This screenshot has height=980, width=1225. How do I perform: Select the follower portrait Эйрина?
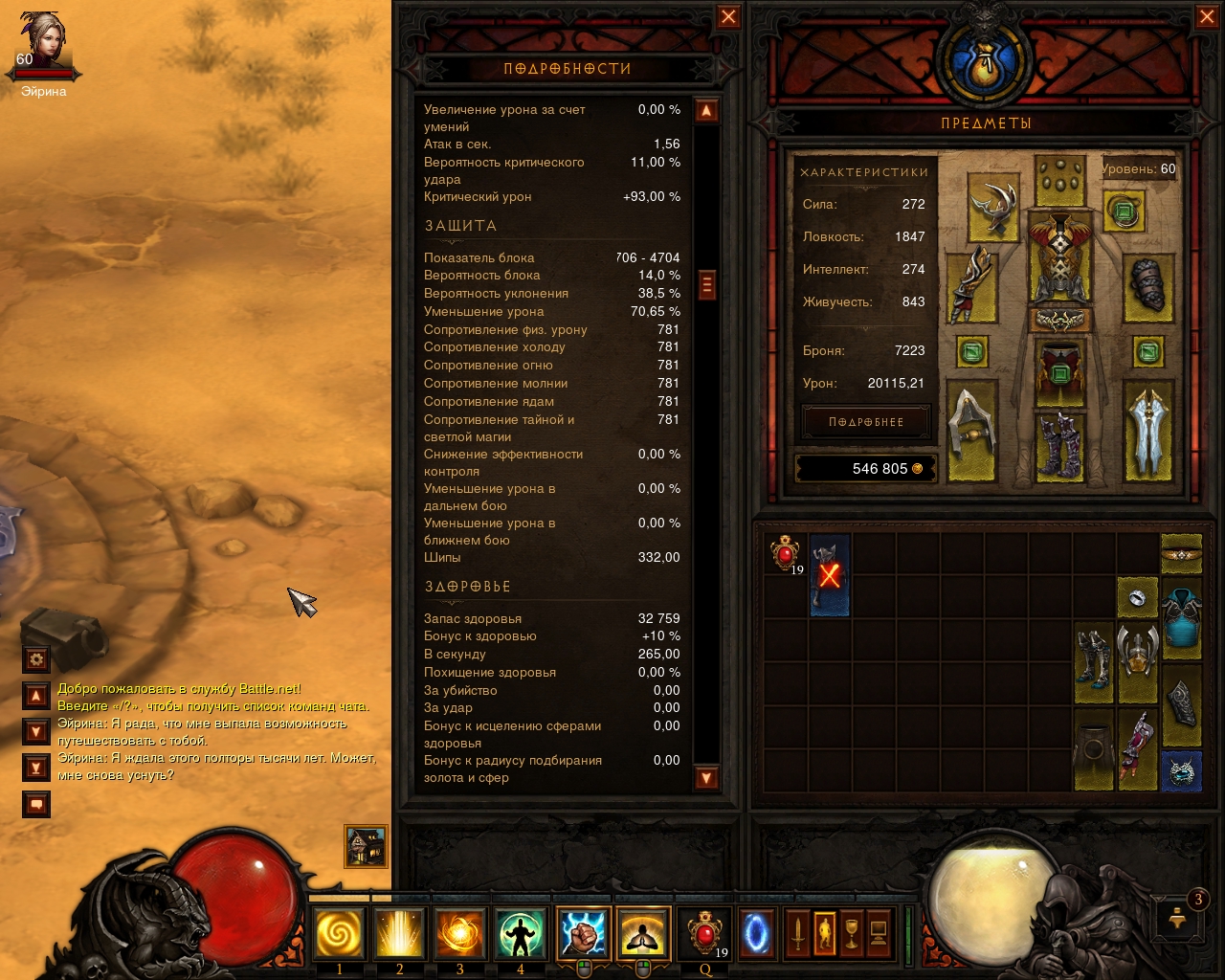click(43, 45)
